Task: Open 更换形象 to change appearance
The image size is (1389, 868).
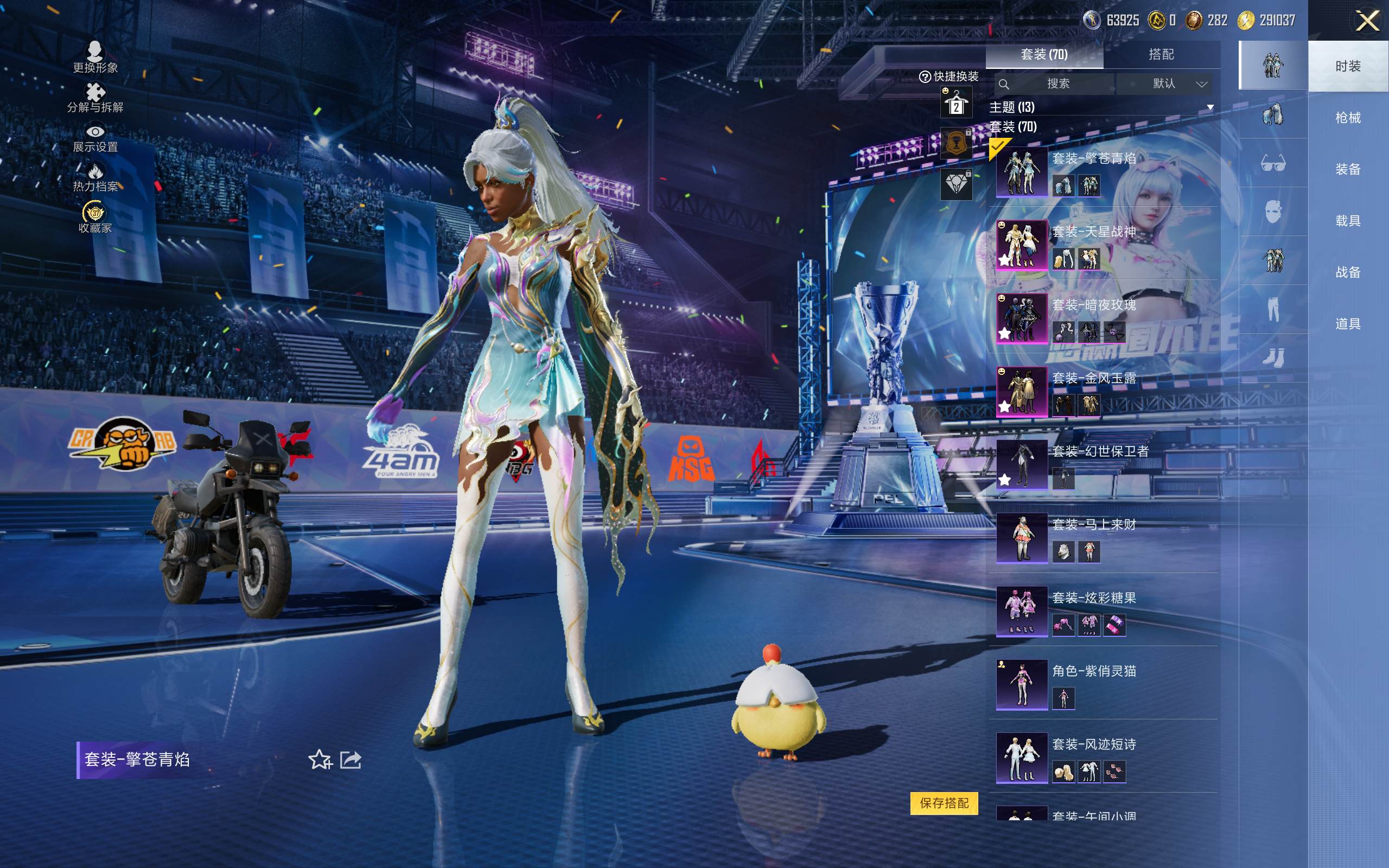Action: 95,58
